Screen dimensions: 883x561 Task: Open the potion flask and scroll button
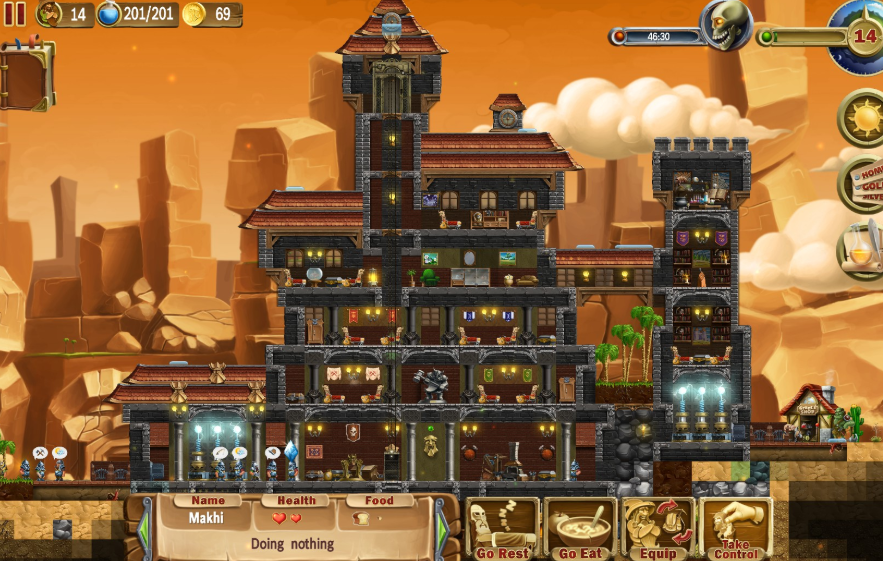861,250
